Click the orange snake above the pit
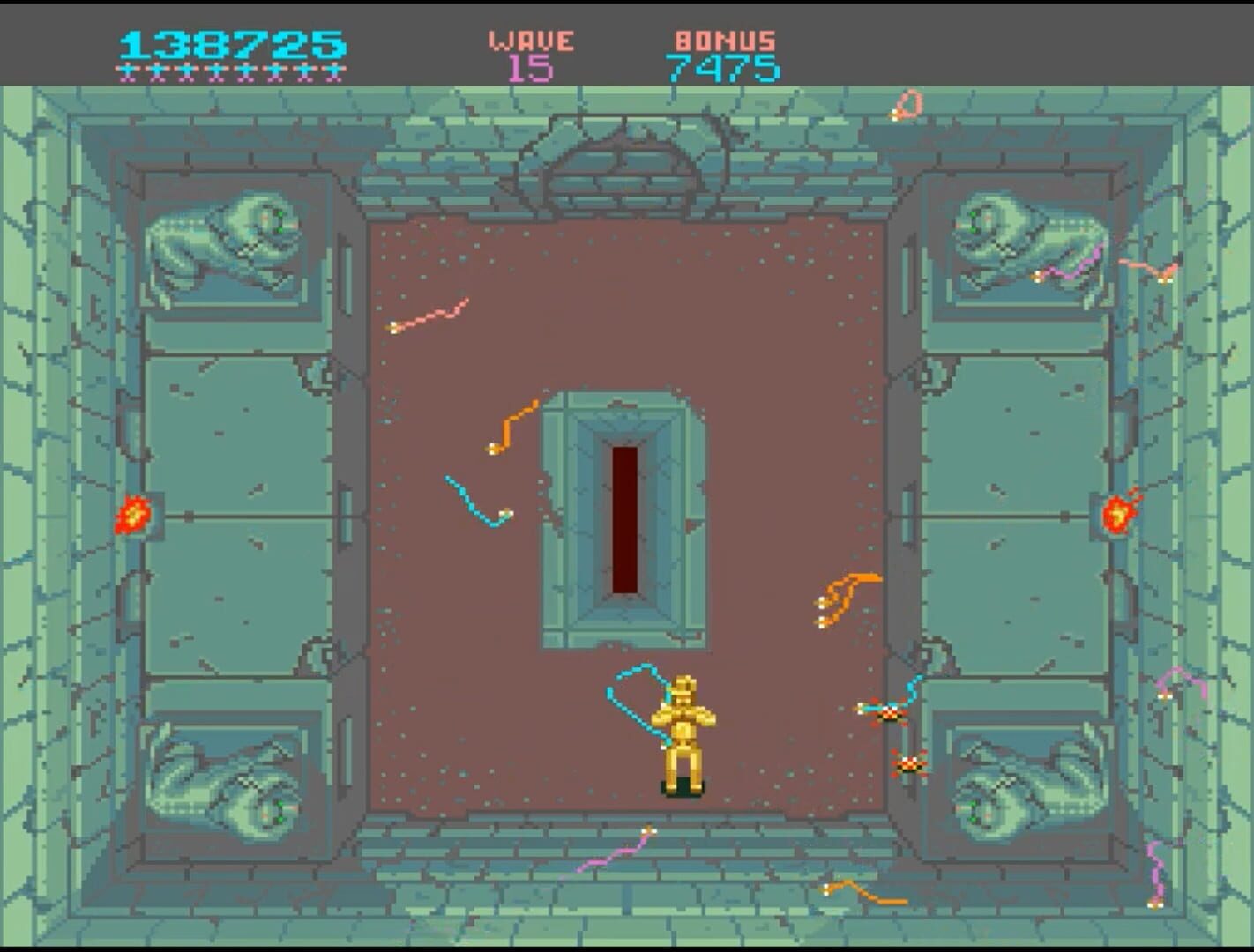Image resolution: width=1254 pixels, height=952 pixels. [x=507, y=423]
